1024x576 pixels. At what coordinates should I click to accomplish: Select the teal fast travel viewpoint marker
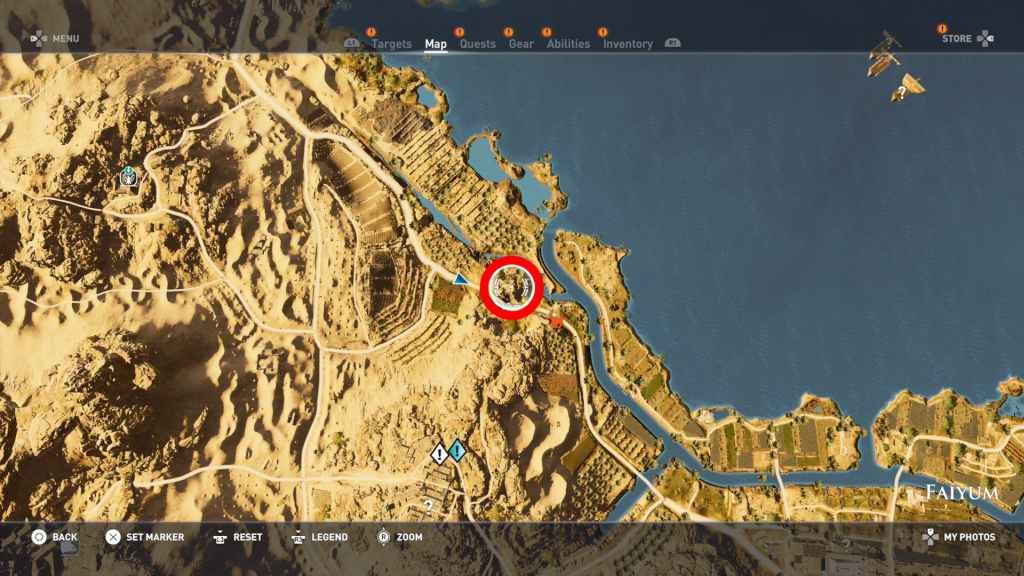click(129, 177)
